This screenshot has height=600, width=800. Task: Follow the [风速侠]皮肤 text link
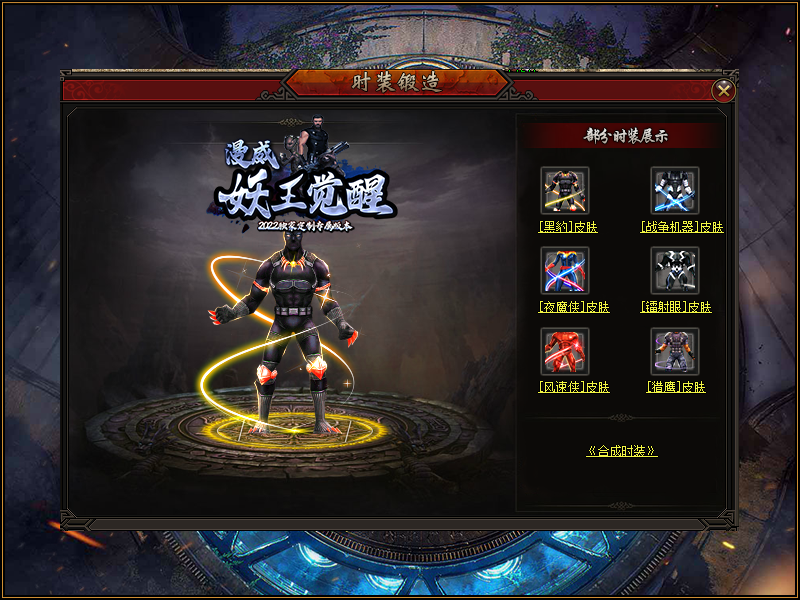(x=574, y=387)
